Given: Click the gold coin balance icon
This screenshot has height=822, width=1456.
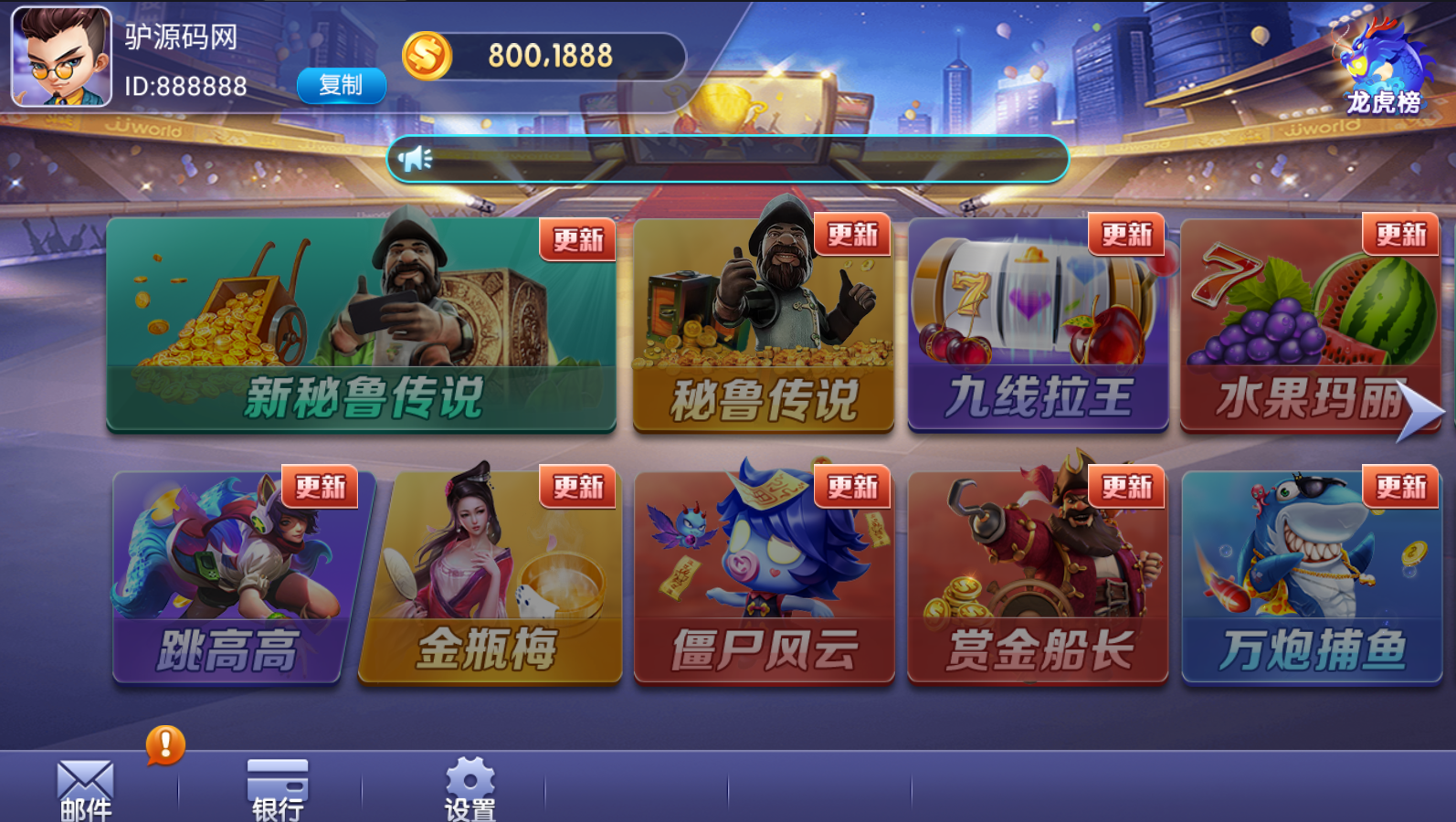Looking at the screenshot, I should [426, 55].
